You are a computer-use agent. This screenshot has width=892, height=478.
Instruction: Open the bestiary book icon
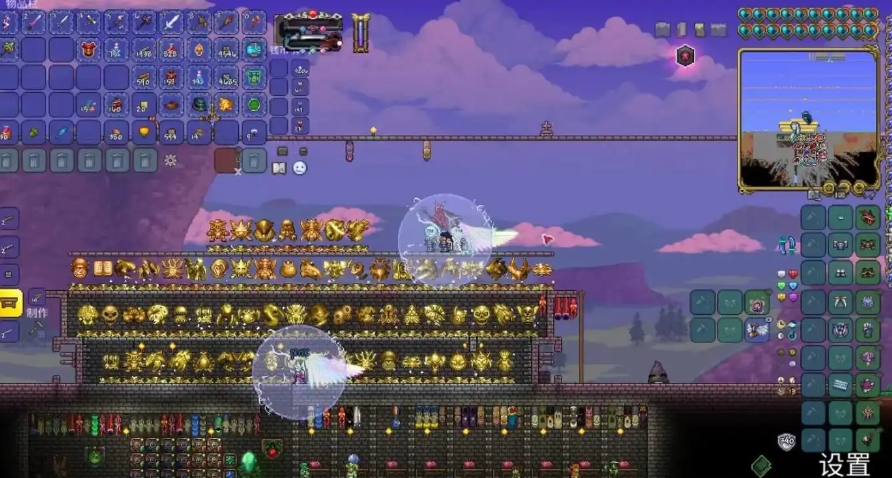[x=280, y=168]
